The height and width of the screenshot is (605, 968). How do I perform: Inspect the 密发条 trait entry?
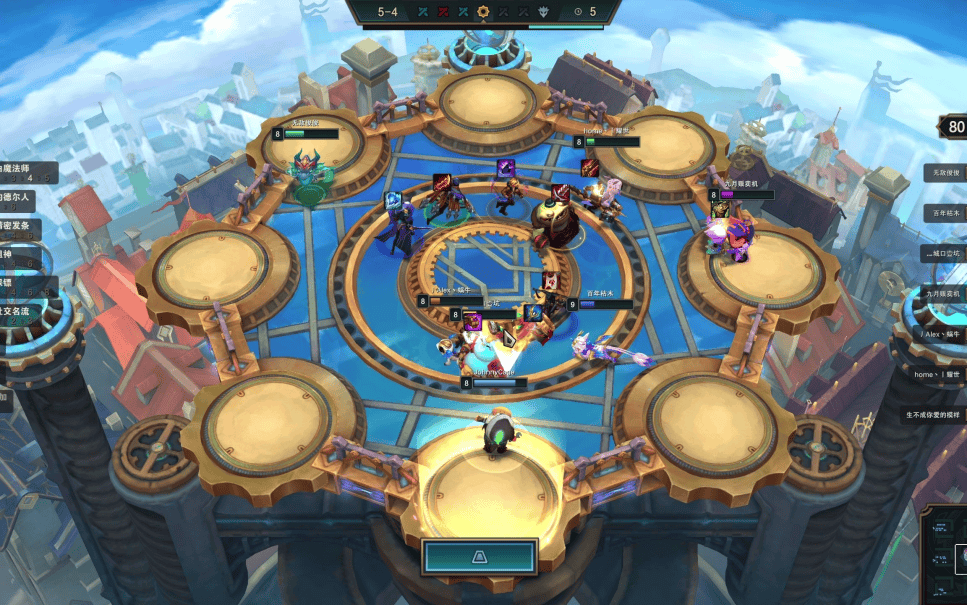click(20, 226)
